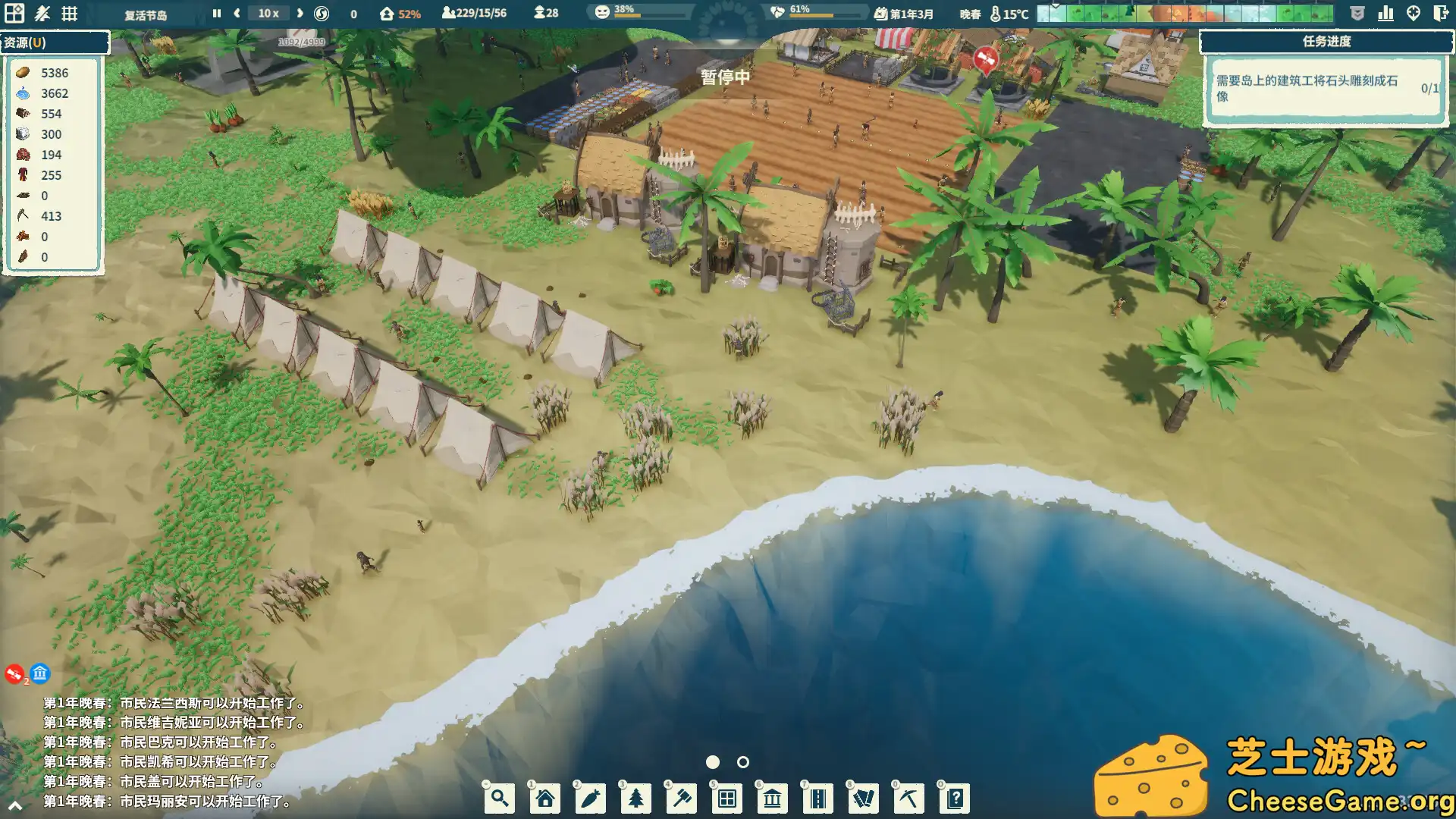
Task: Click the exit door icon top right
Action: (1439, 13)
